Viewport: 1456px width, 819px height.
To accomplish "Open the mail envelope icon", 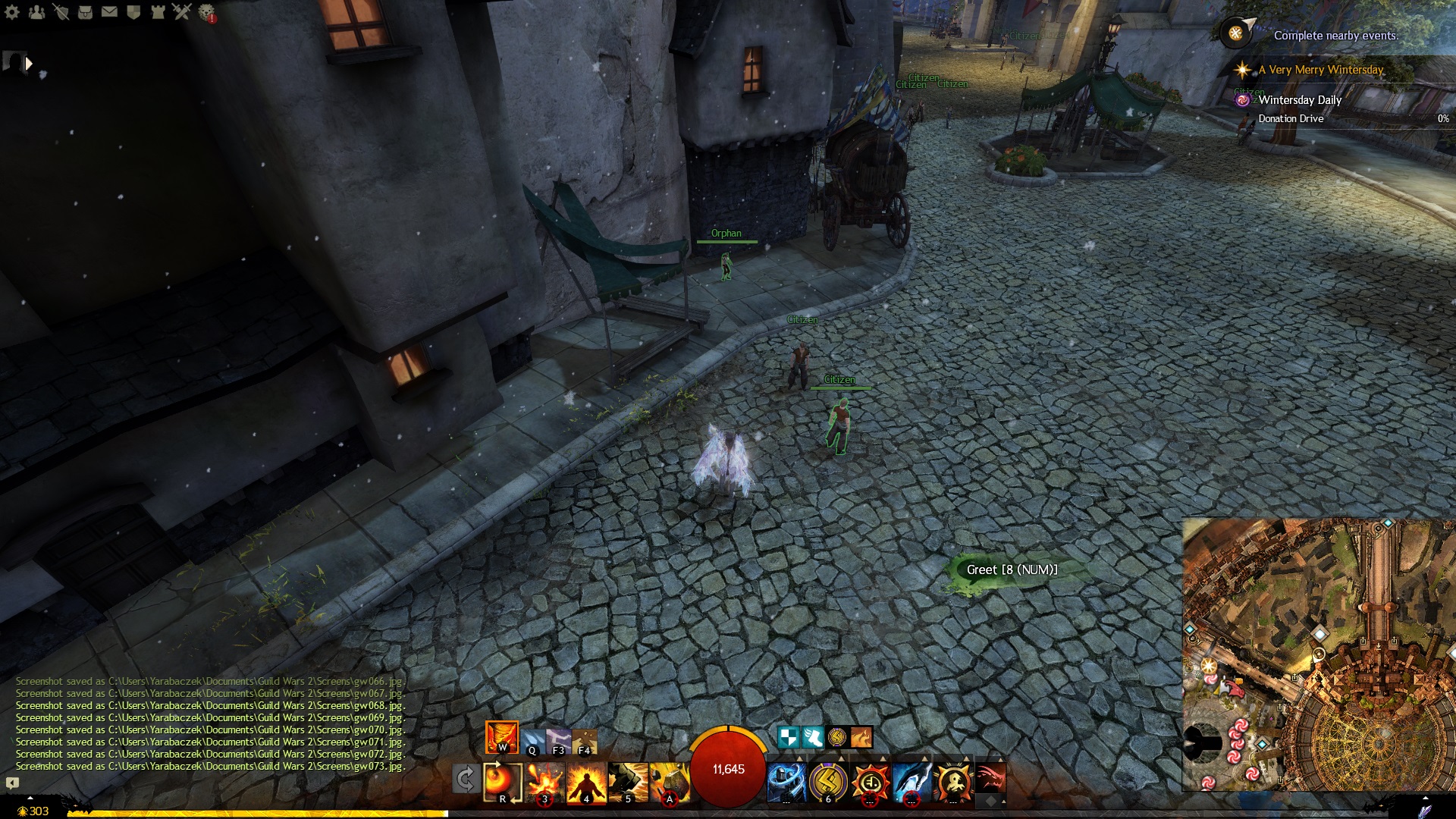I will pyautogui.click(x=109, y=11).
